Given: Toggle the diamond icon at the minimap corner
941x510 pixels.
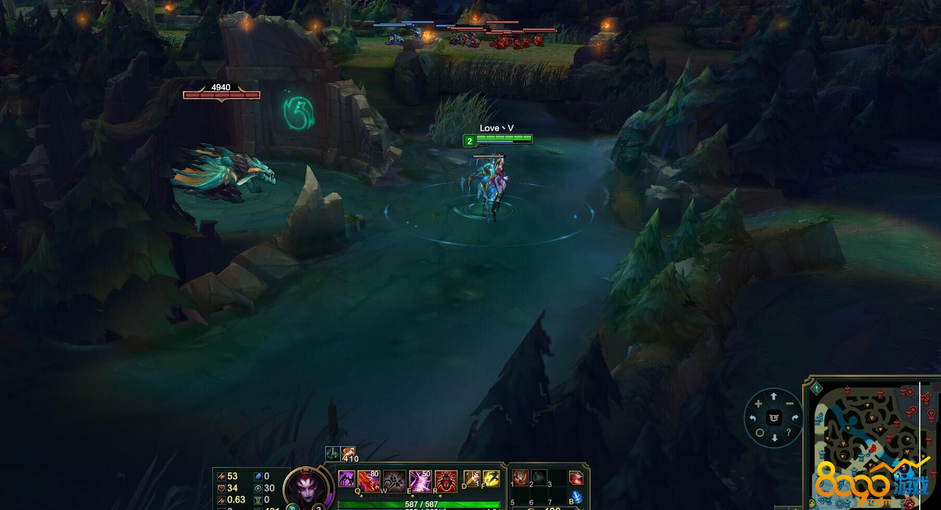Looking at the screenshot, I should point(816,388).
